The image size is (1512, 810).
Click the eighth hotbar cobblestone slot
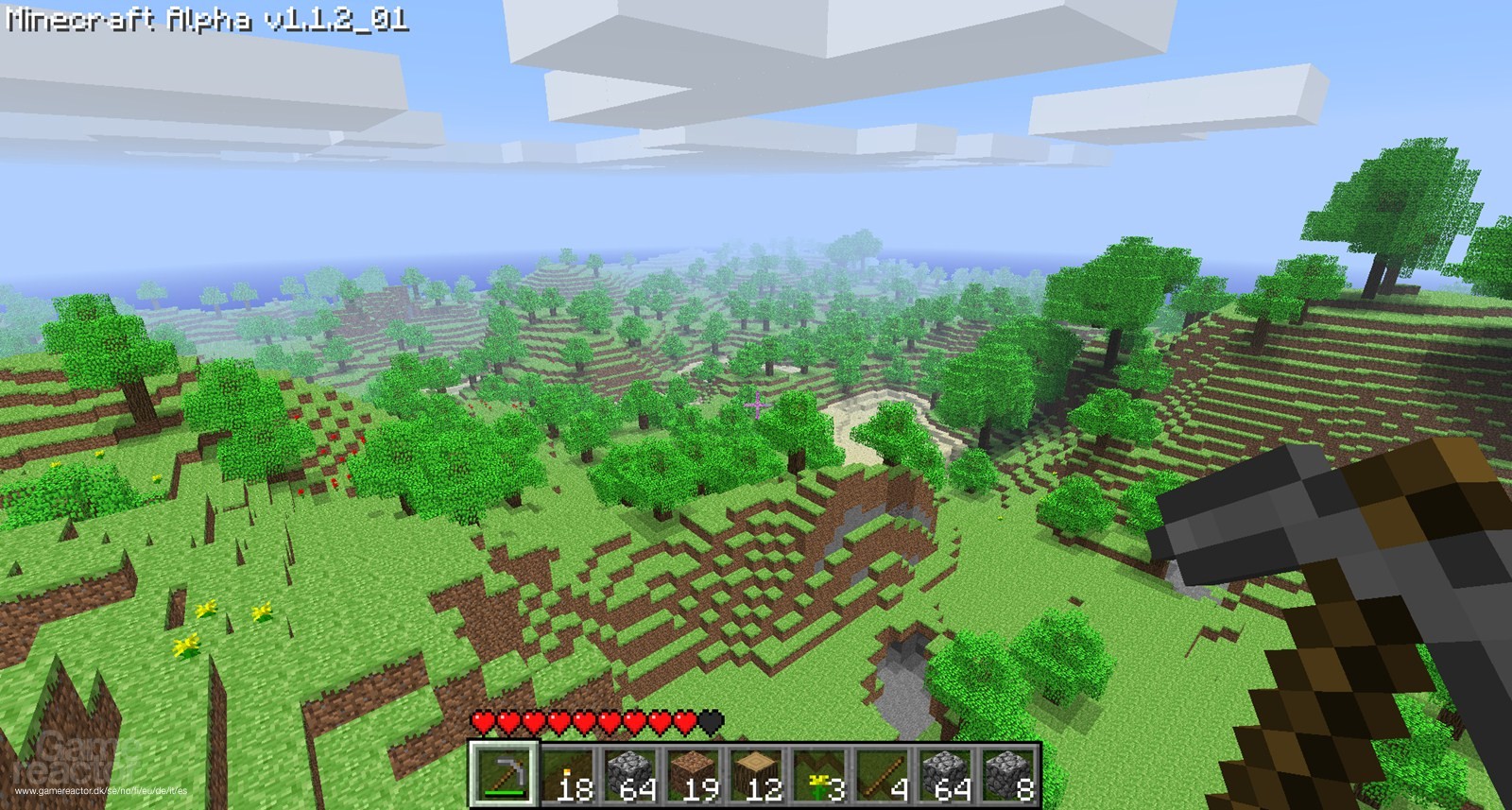pos(945,773)
